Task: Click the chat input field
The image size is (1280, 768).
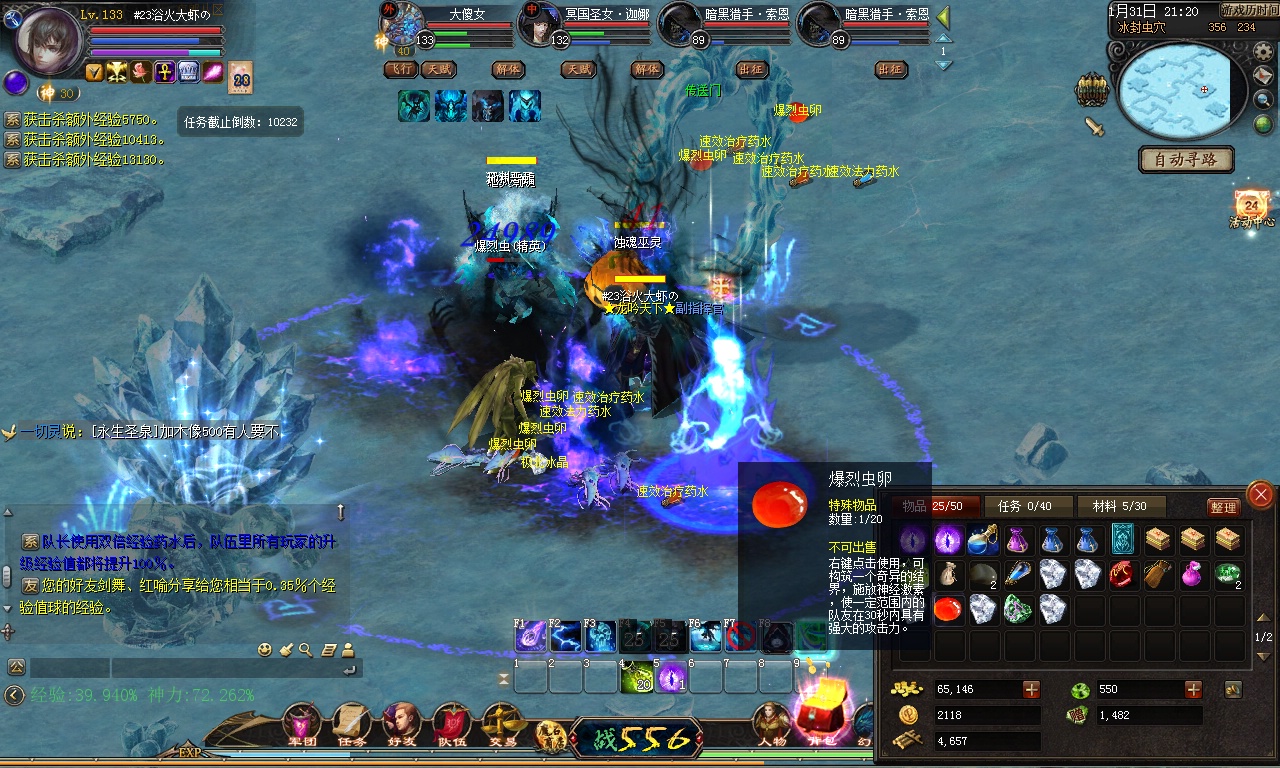Action: click(235, 667)
